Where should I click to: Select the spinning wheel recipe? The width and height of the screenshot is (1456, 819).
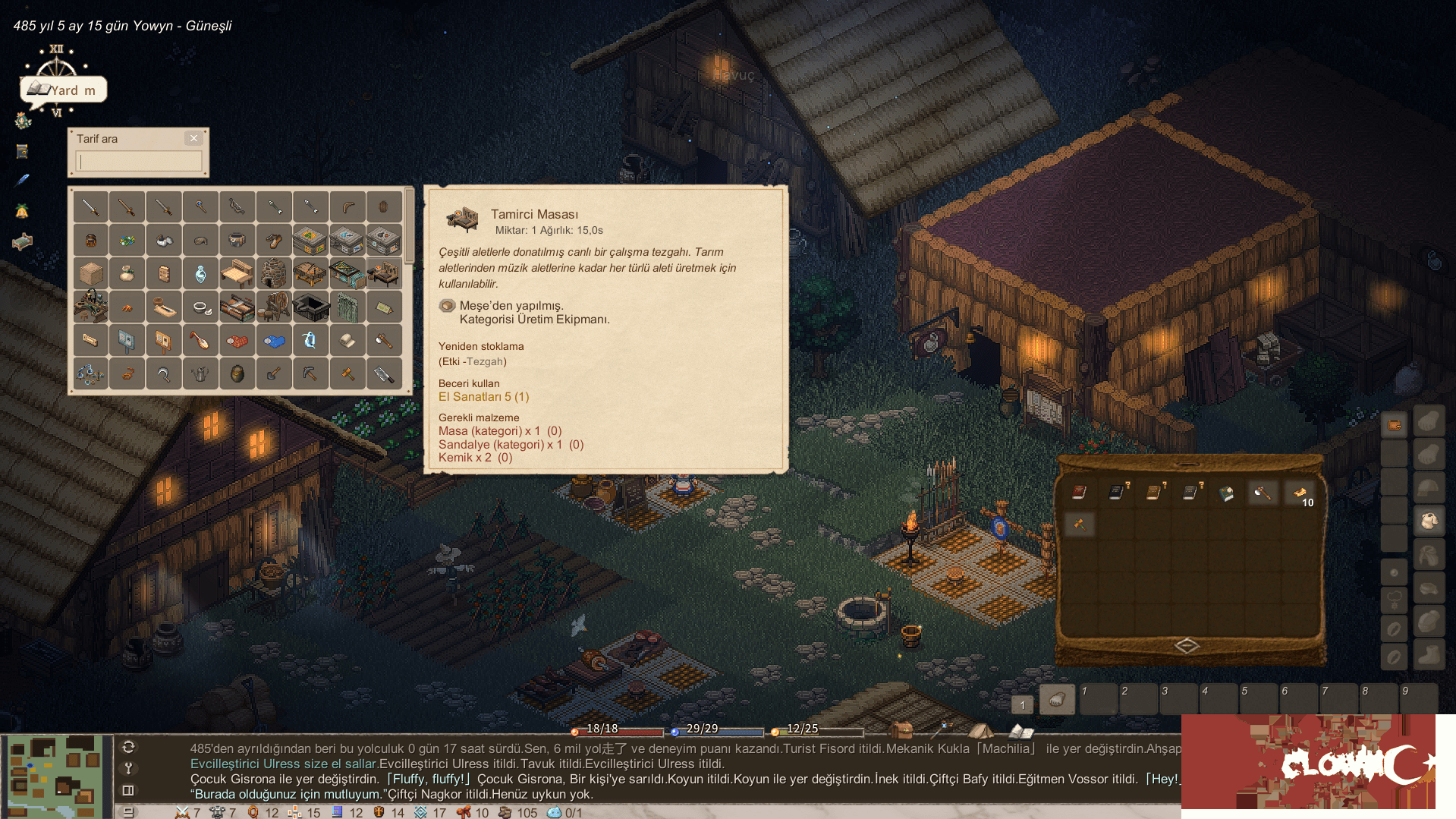pyautogui.click(x=274, y=307)
